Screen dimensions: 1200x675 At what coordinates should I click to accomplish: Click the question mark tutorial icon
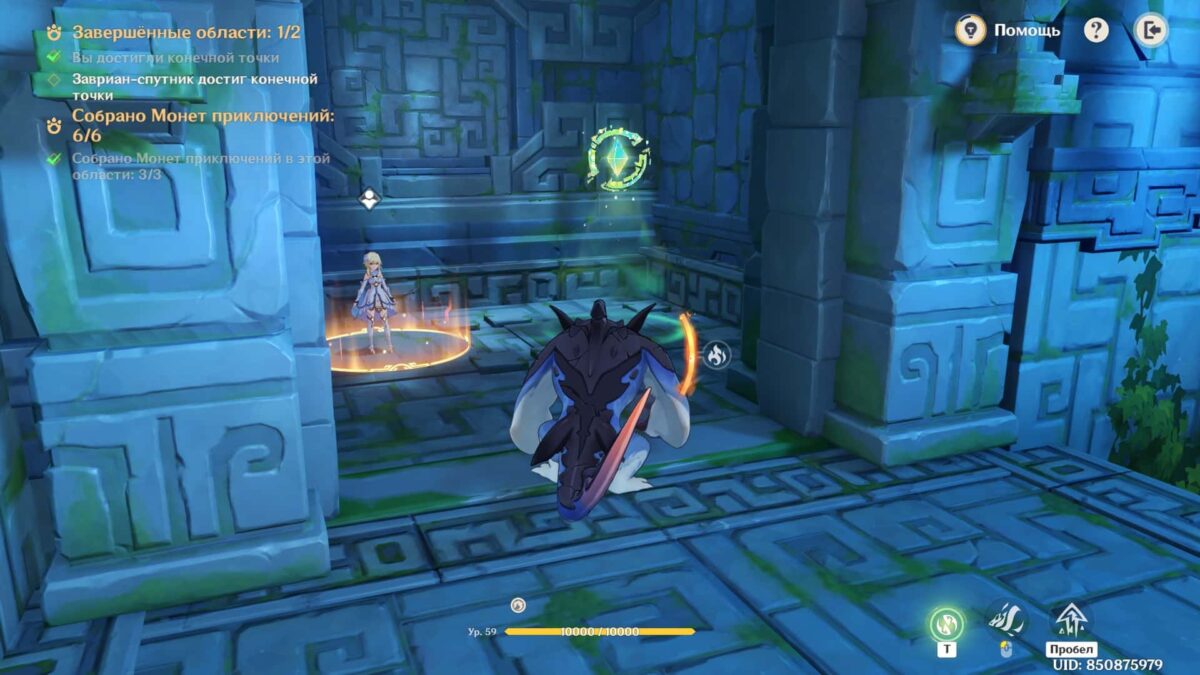[x=1096, y=30]
